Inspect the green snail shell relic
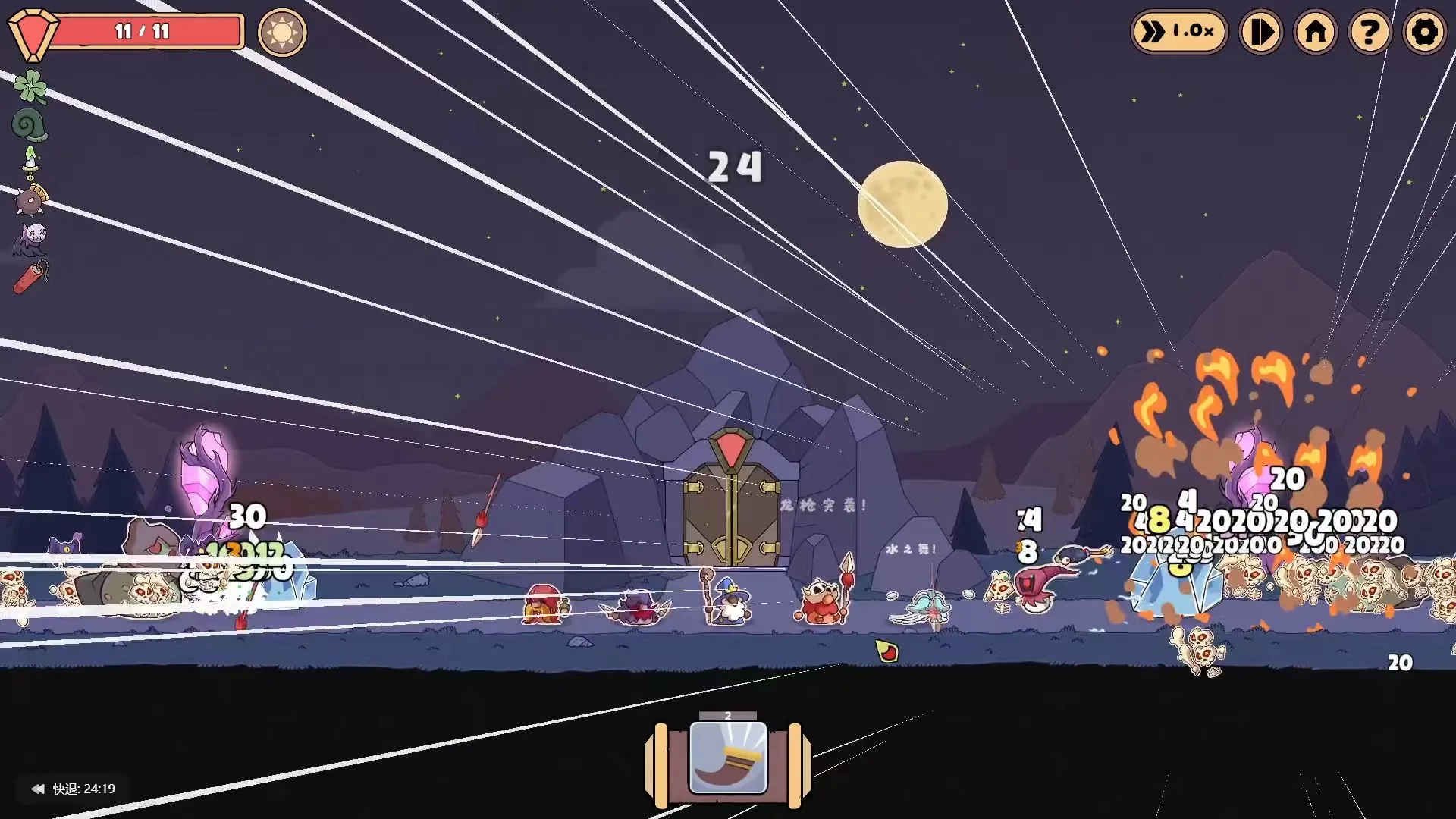 click(x=30, y=124)
